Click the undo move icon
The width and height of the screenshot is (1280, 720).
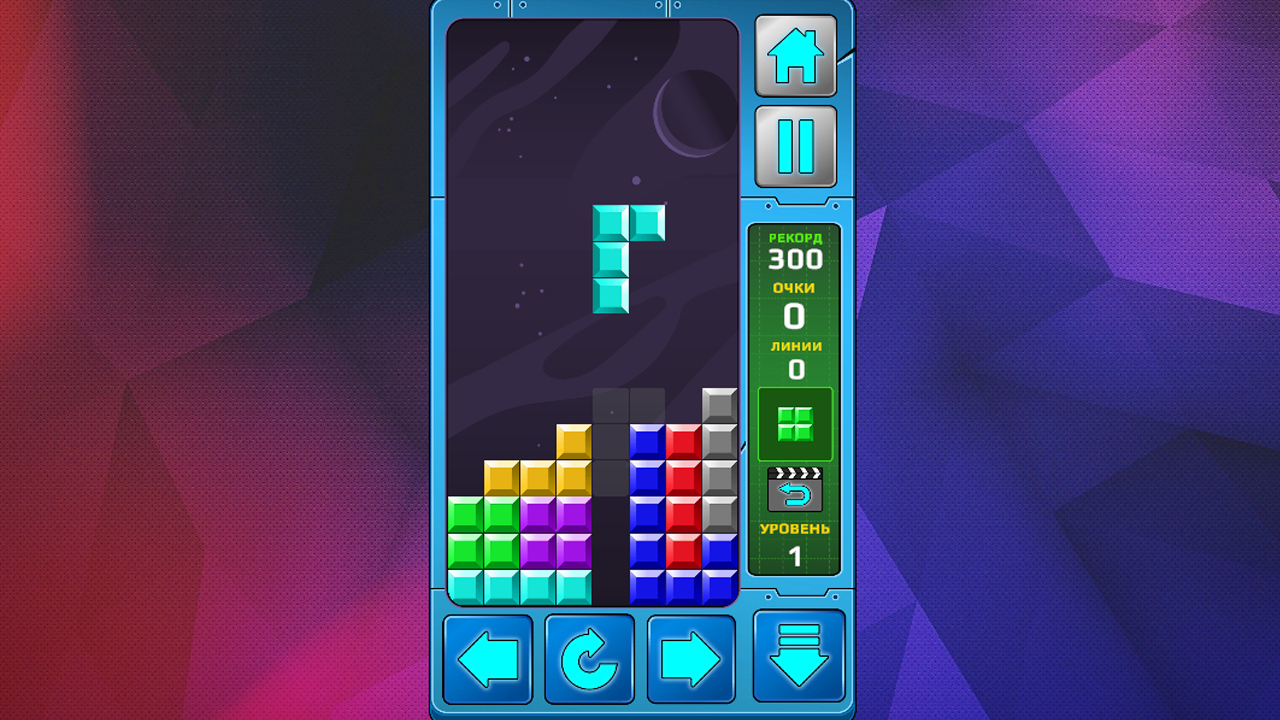795,488
